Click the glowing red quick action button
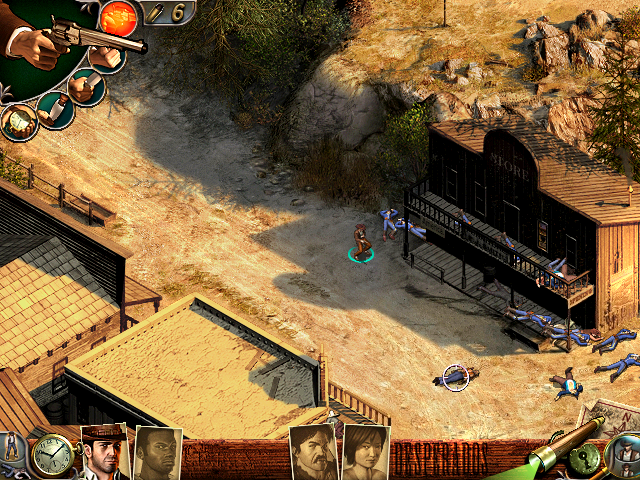This screenshot has width=641, height=481. pyautogui.click(x=120, y=17)
